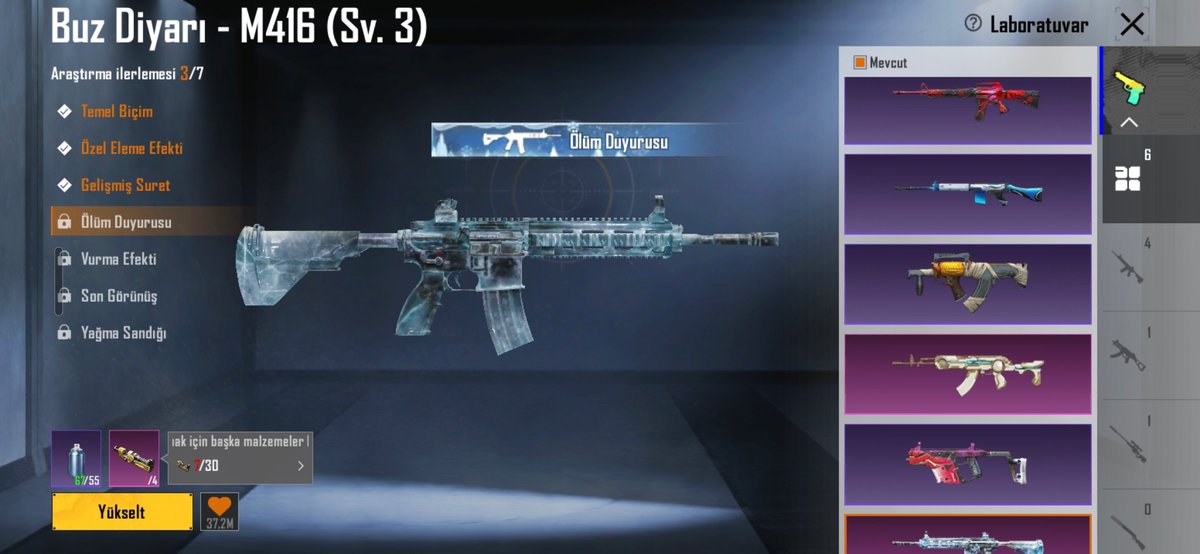Choose the blue and white rifle skin
The image size is (1200, 554).
coord(967,194)
